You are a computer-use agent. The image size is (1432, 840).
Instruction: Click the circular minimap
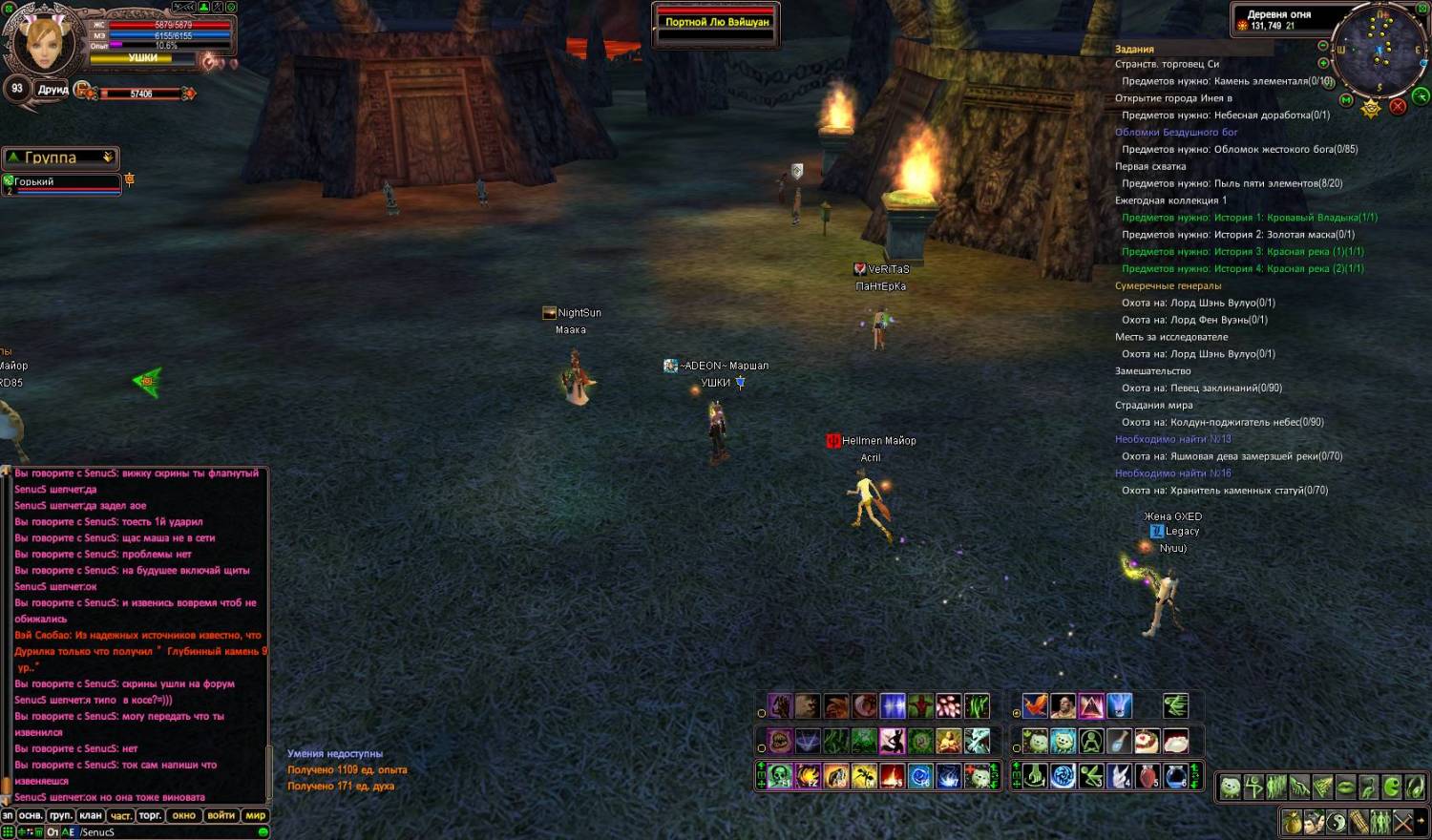[x=1379, y=52]
